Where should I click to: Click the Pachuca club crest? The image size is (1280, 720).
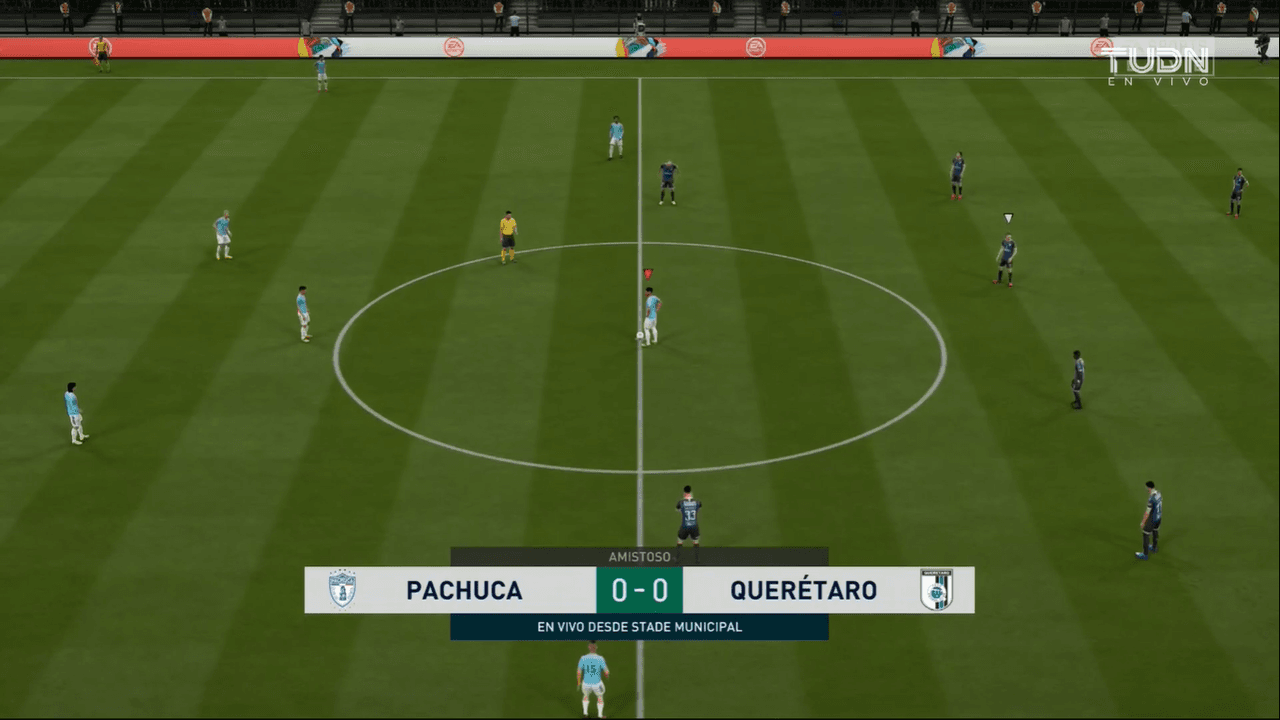pos(344,590)
